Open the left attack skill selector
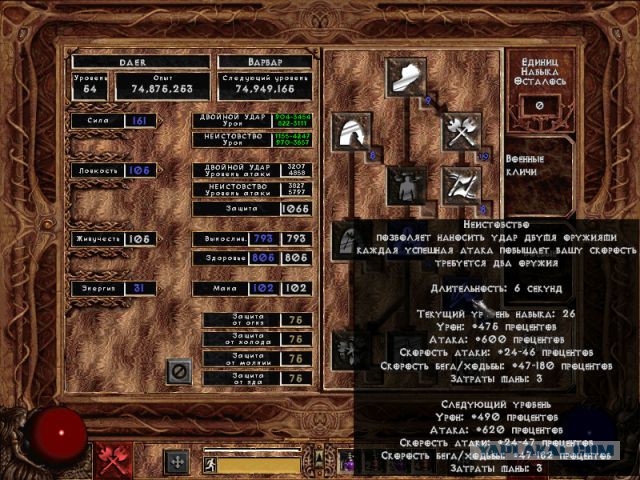The width and height of the screenshot is (640, 480). tap(113, 460)
